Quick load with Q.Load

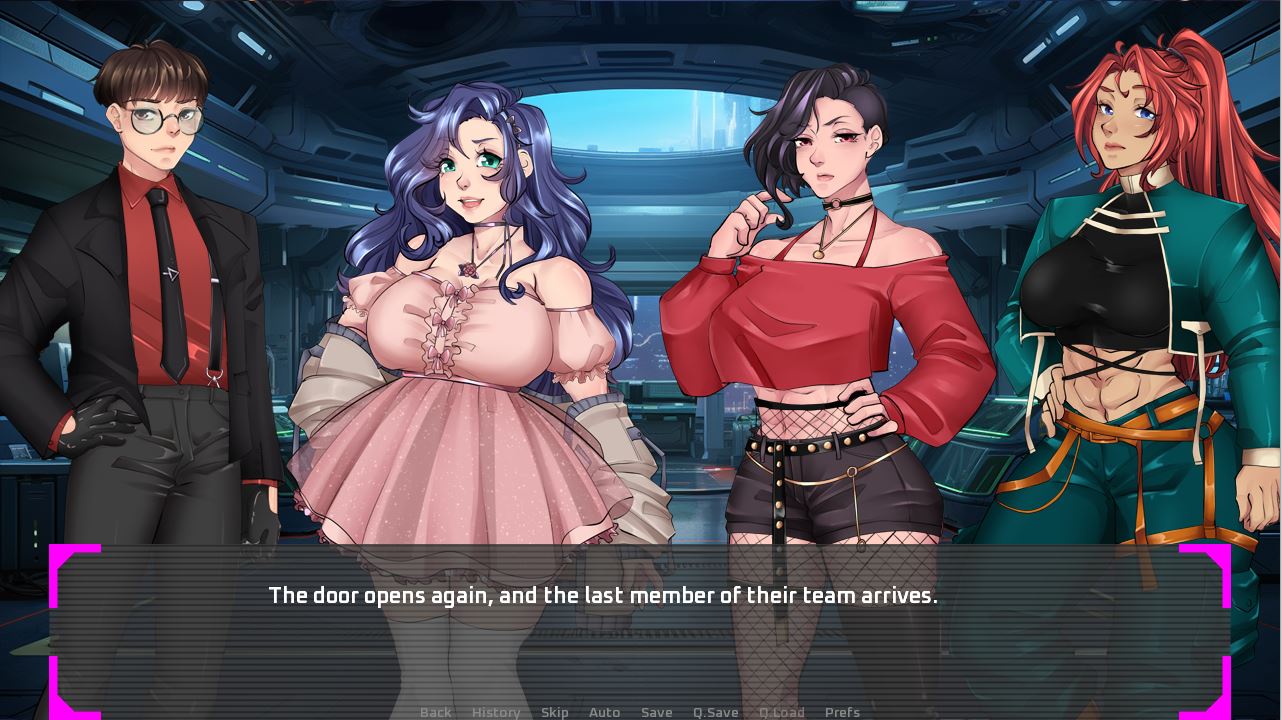point(782,712)
